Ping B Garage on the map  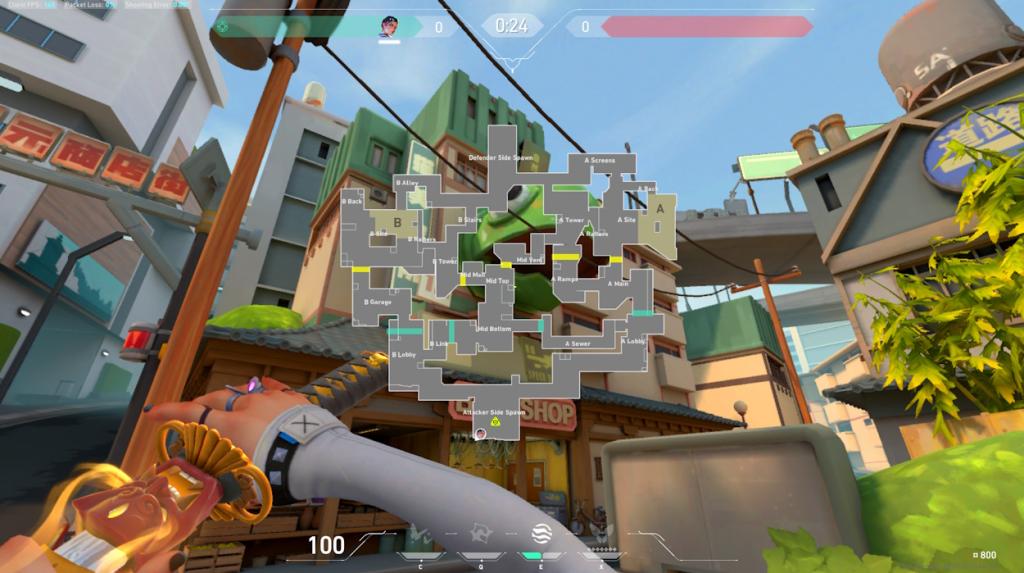coord(379,302)
